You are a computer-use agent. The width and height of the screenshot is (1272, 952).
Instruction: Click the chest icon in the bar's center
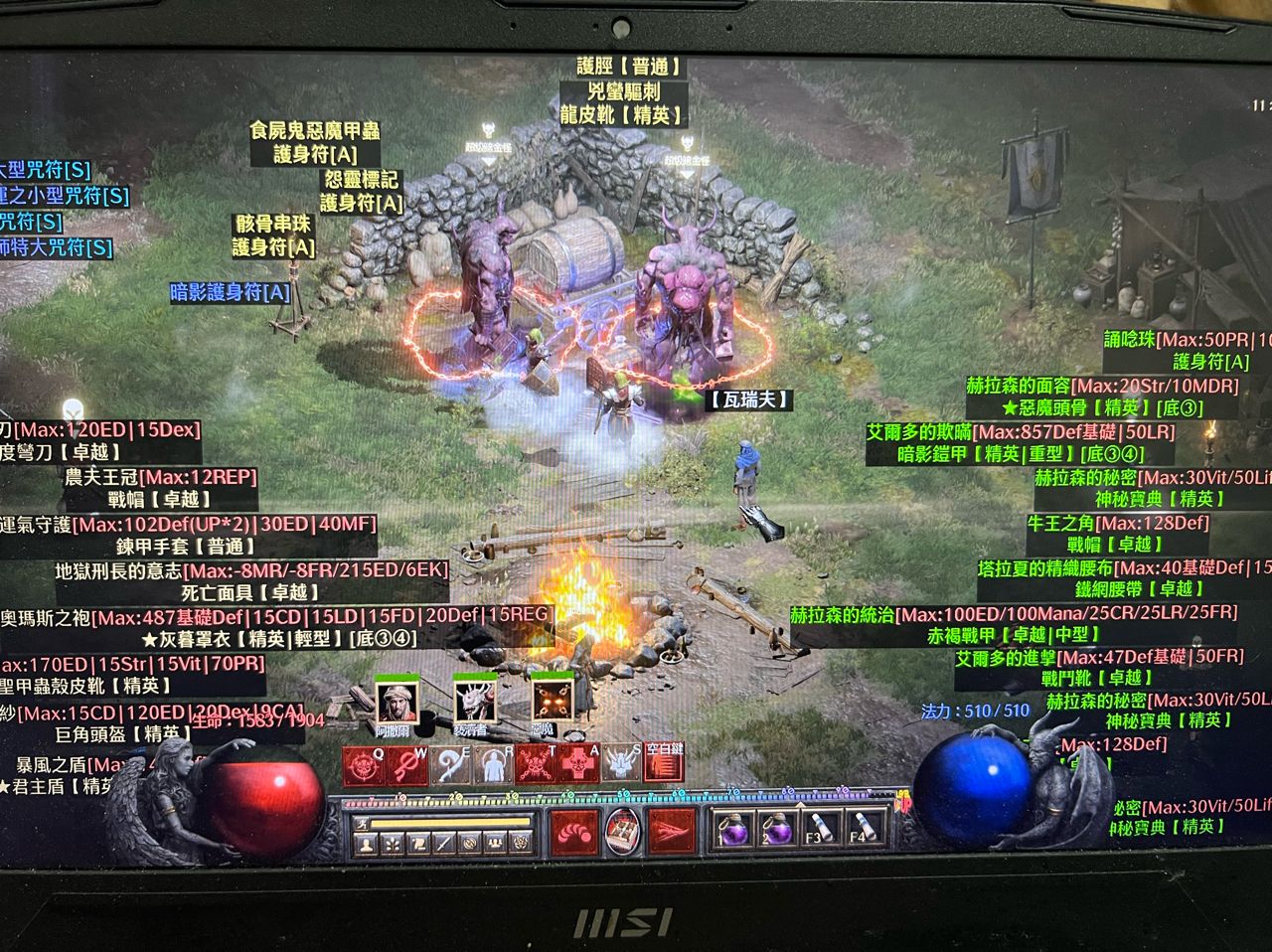(x=623, y=829)
